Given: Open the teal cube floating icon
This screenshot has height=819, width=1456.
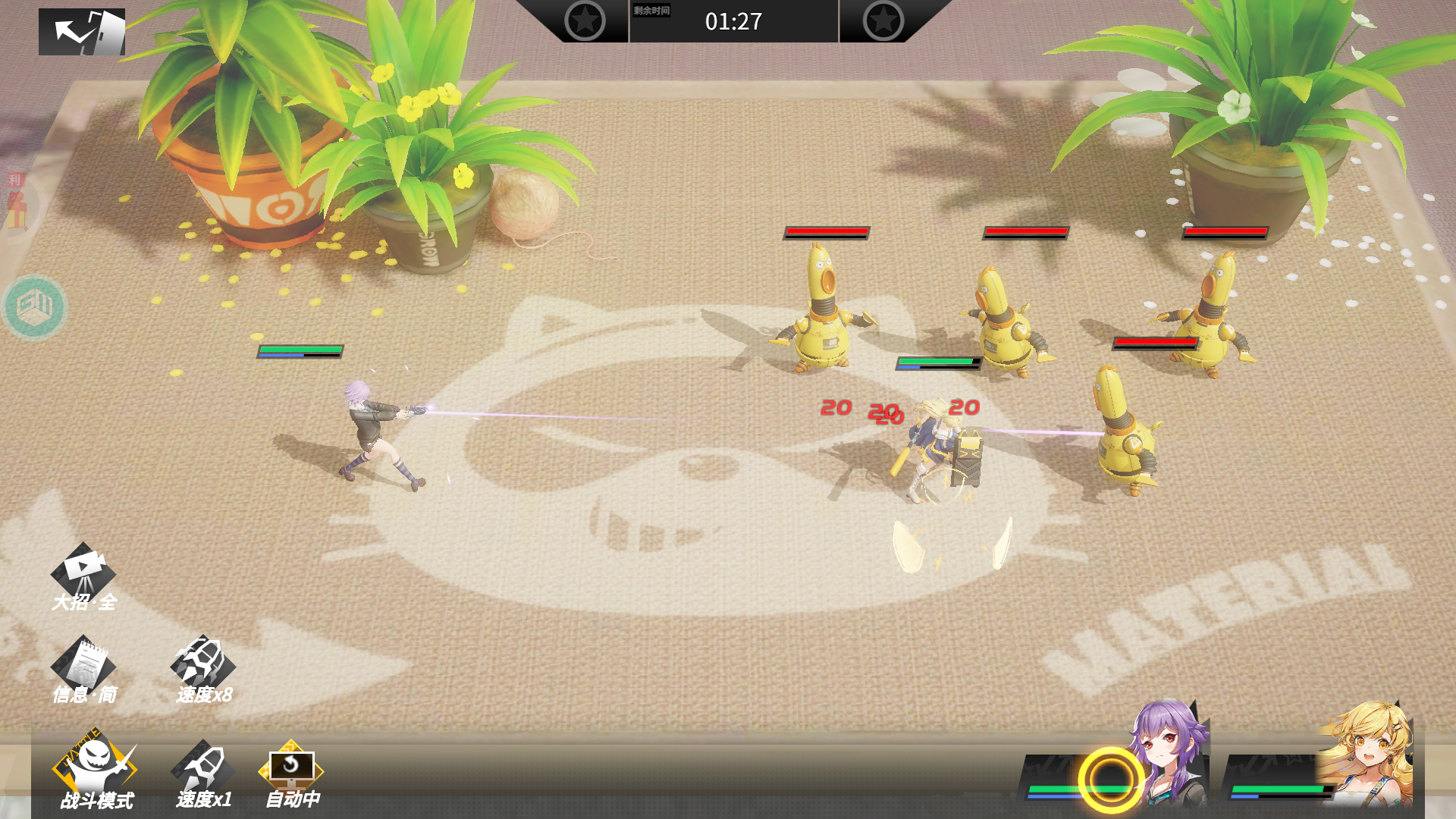Looking at the screenshot, I should point(34,306).
